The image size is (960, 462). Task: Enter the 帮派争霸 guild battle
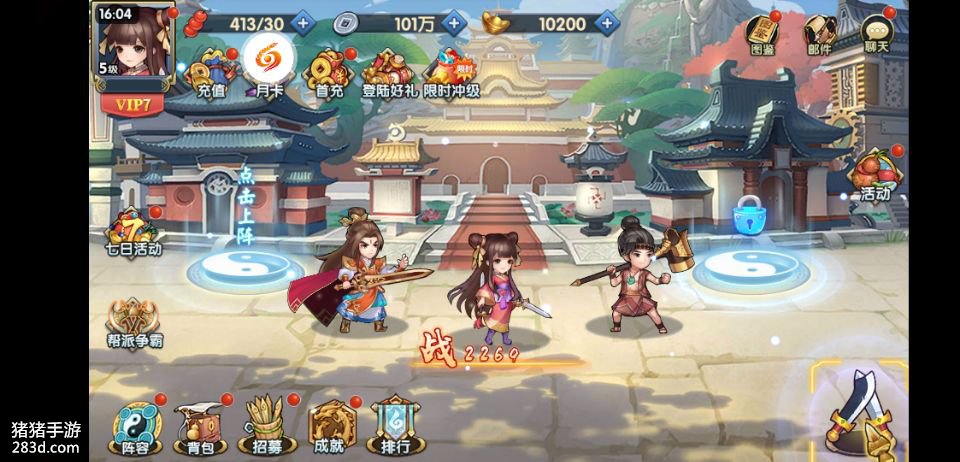coord(134,324)
